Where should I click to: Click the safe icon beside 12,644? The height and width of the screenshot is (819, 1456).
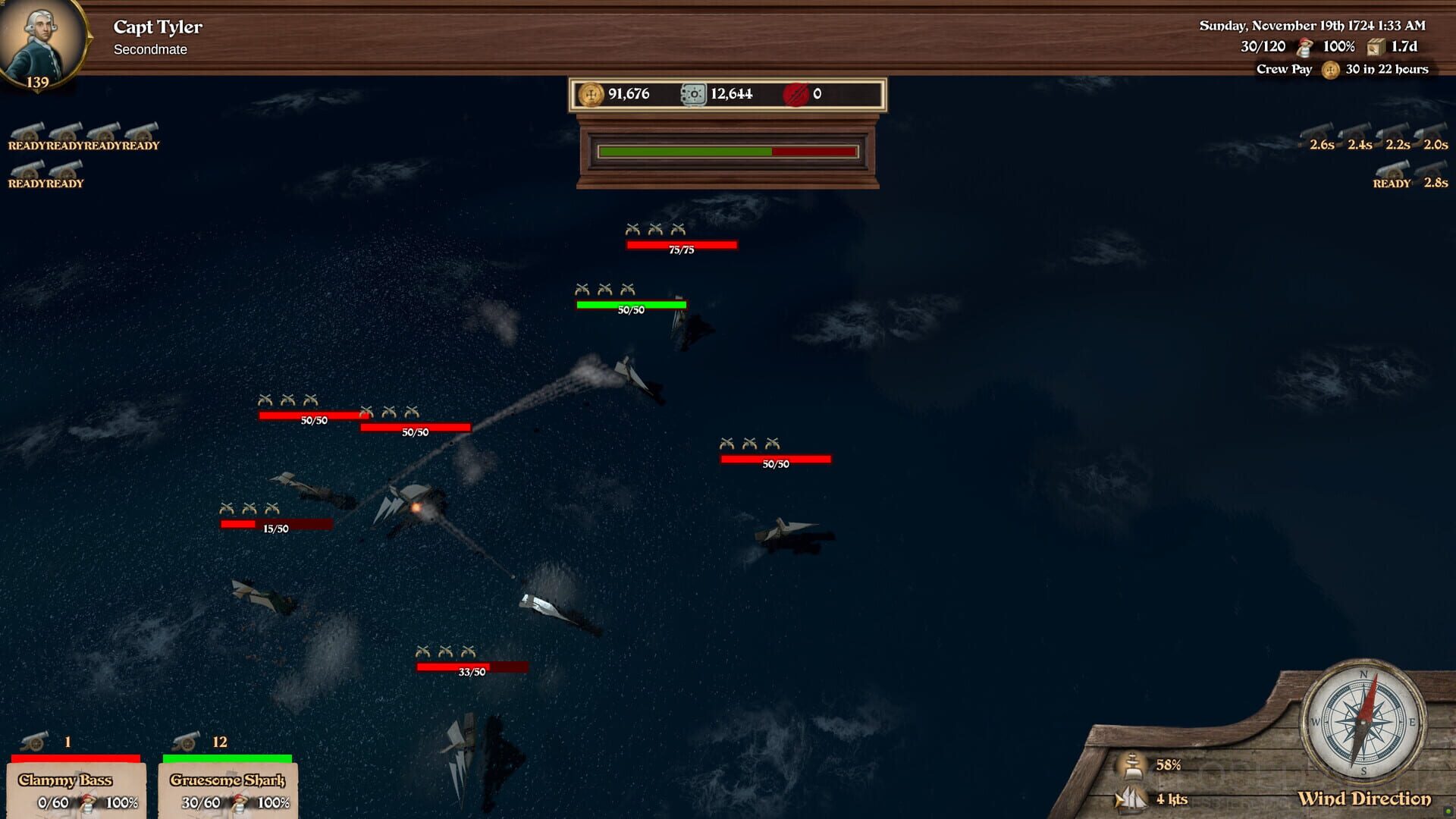click(691, 94)
